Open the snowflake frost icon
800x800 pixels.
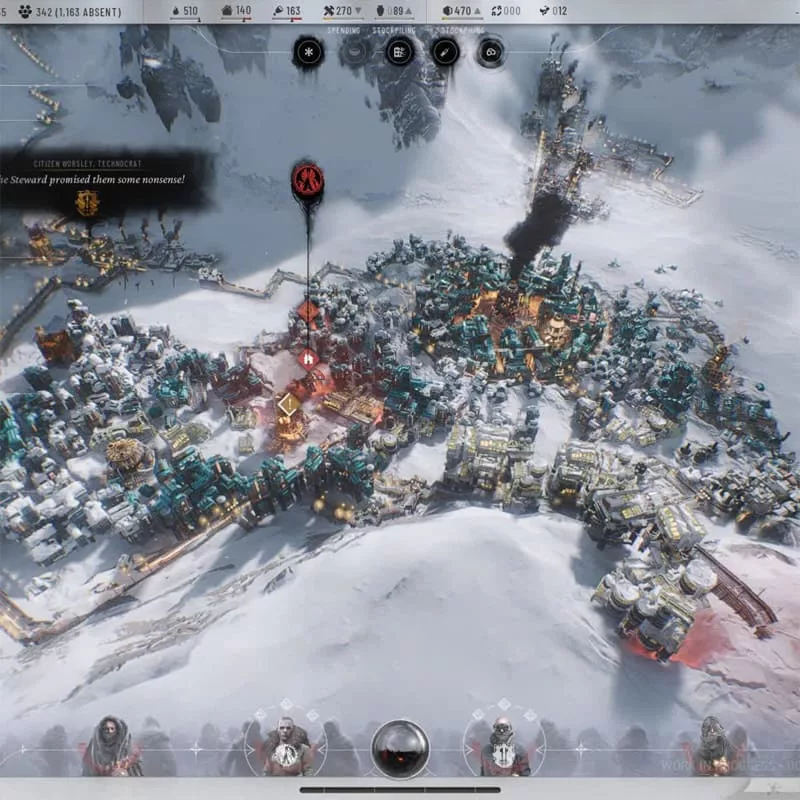(309, 52)
